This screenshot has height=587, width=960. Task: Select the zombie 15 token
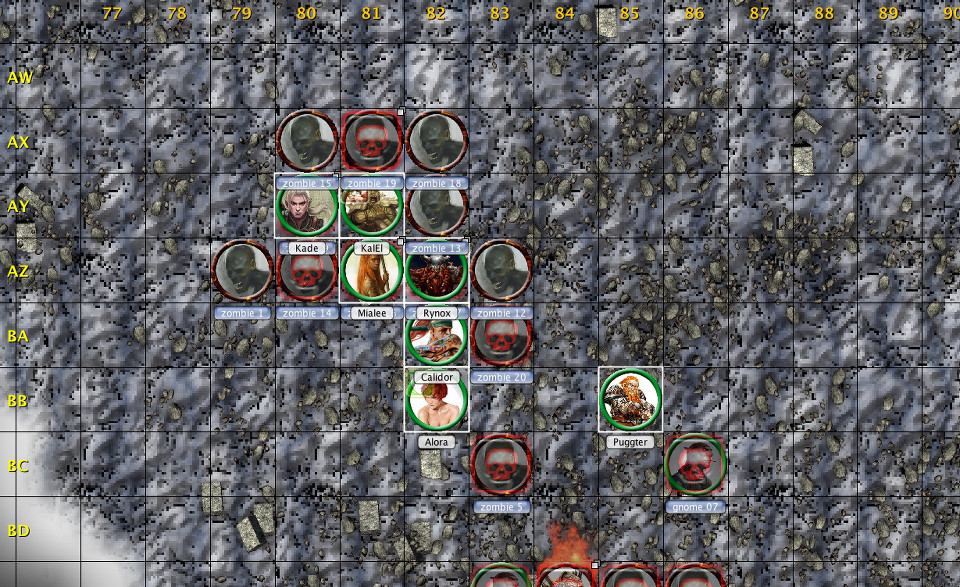pyautogui.click(x=307, y=141)
